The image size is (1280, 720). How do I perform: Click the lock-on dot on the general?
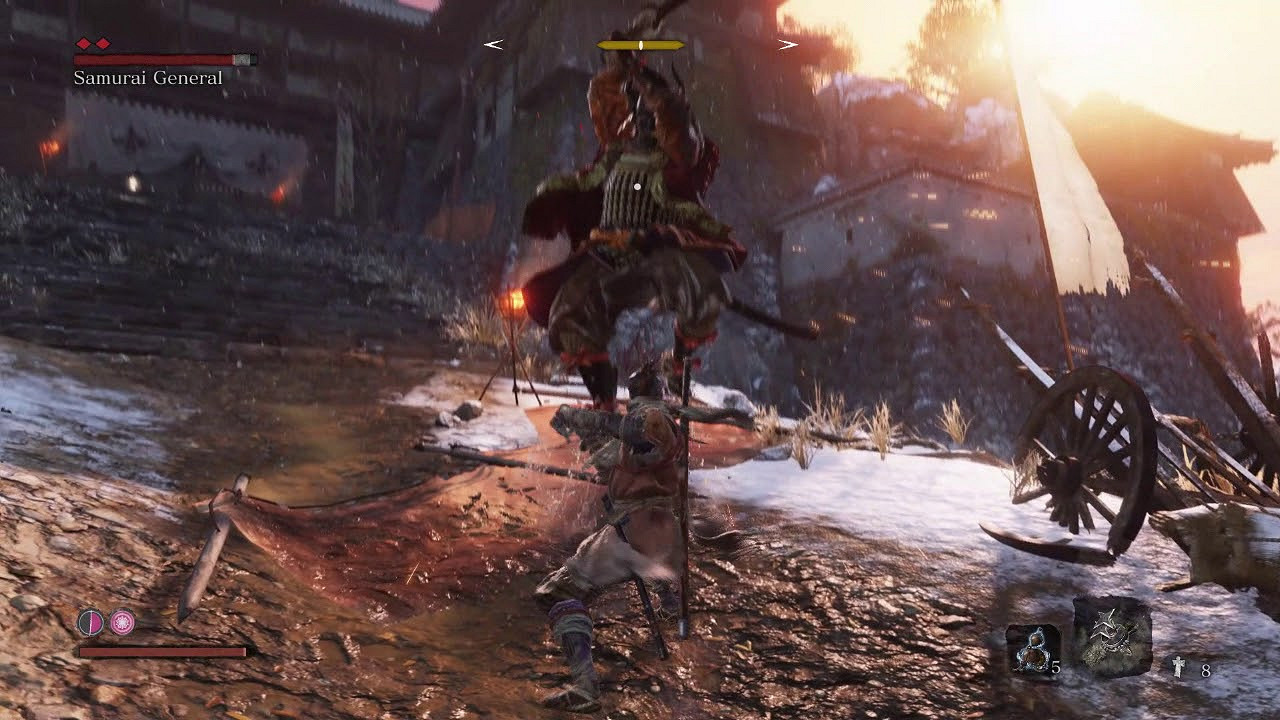click(x=637, y=184)
